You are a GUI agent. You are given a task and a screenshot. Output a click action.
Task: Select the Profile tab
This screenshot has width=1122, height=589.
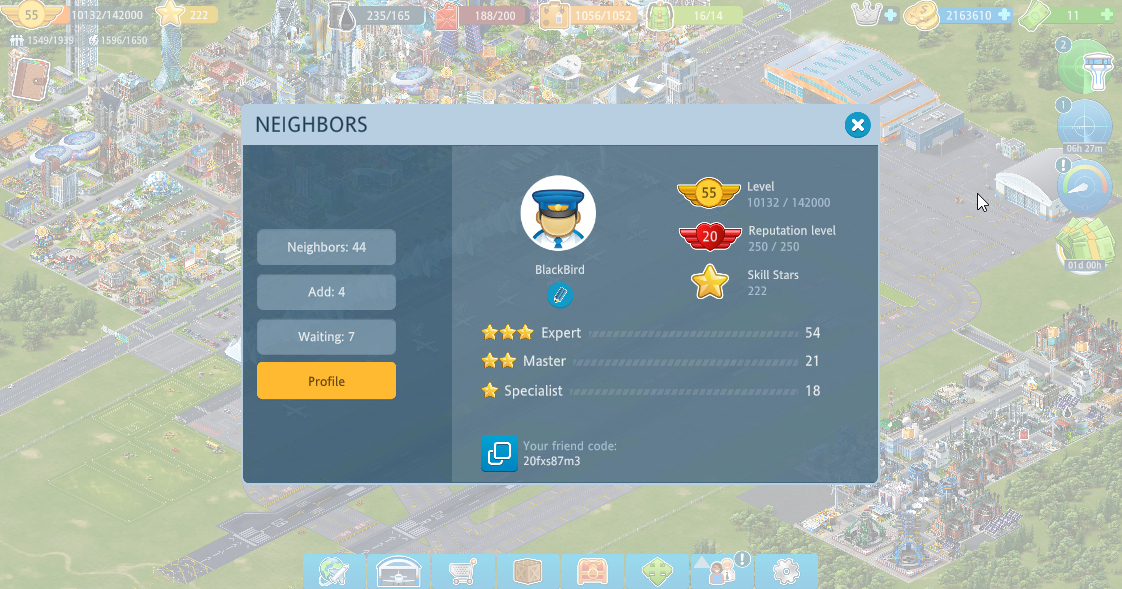[326, 381]
